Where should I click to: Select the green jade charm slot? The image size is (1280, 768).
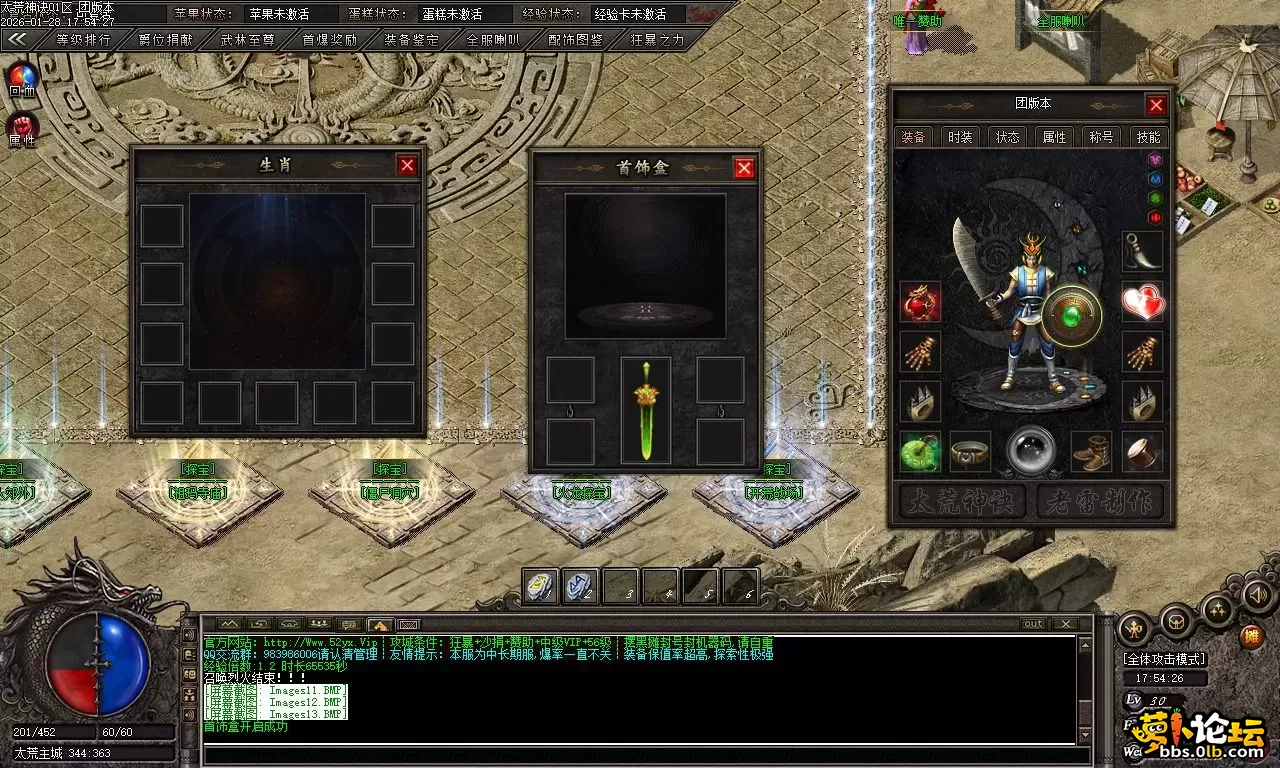click(920, 452)
